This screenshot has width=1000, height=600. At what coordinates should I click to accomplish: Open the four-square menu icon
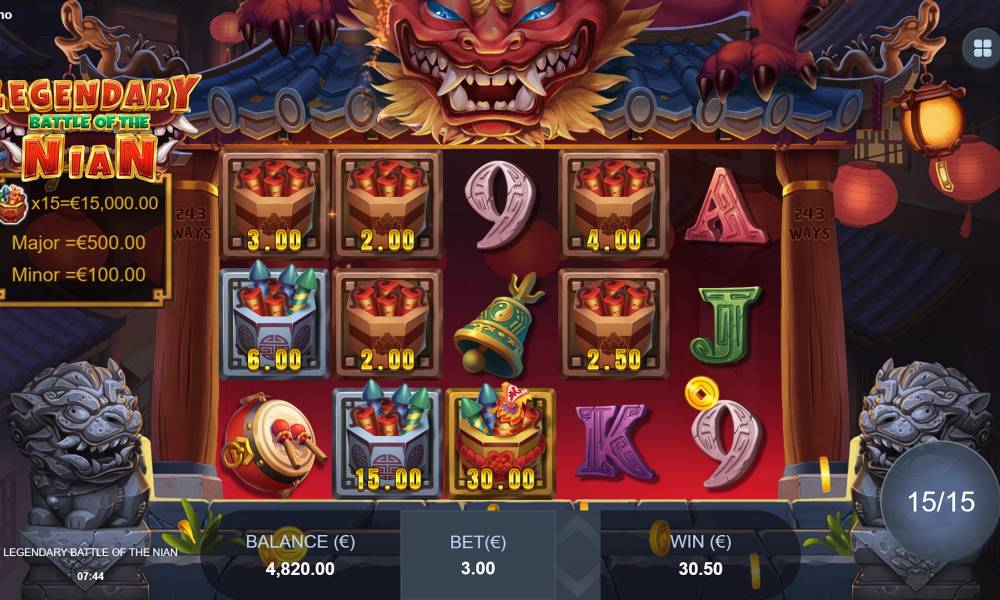[x=977, y=48]
